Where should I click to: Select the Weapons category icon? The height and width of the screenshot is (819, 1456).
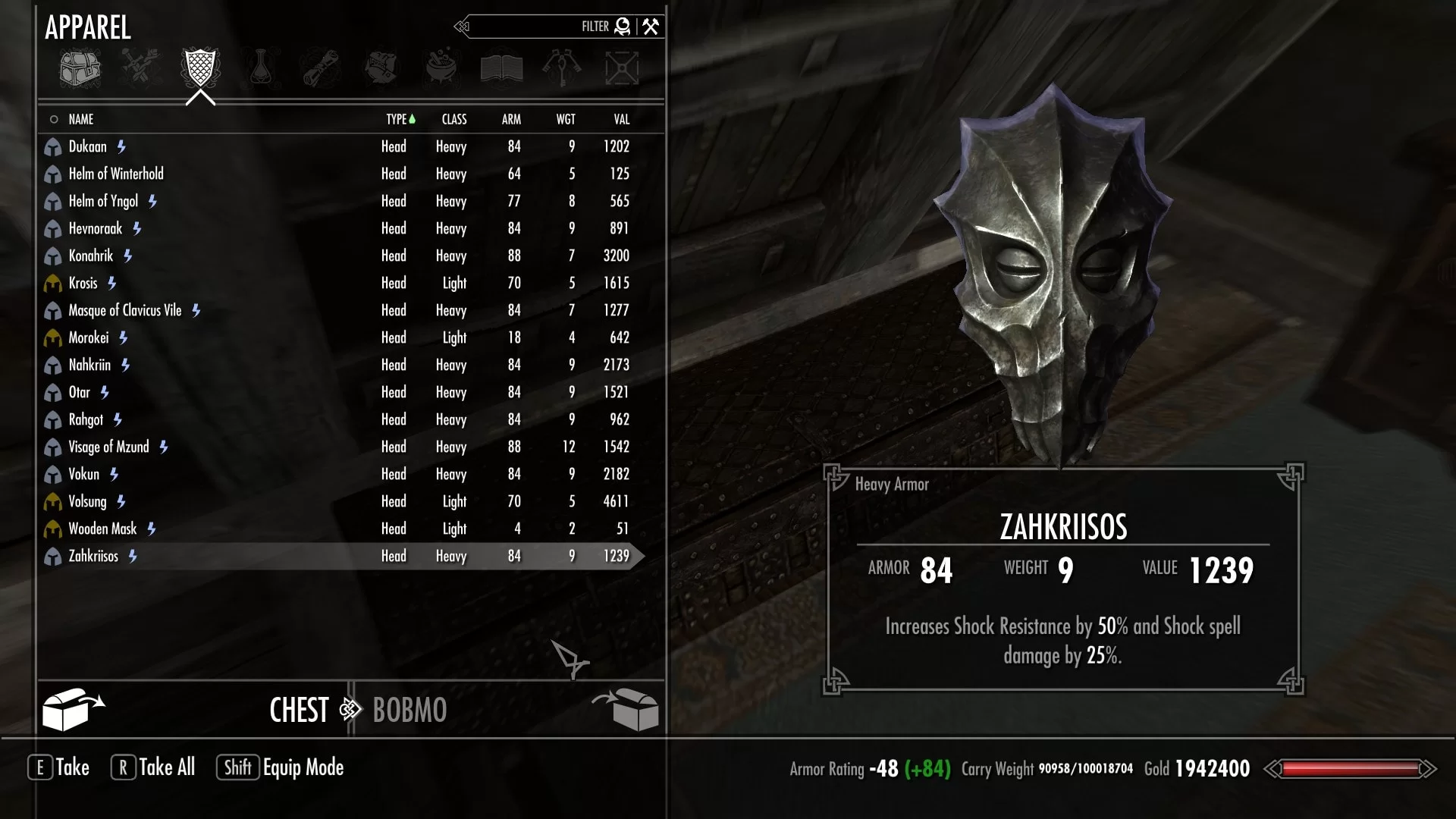click(x=140, y=67)
